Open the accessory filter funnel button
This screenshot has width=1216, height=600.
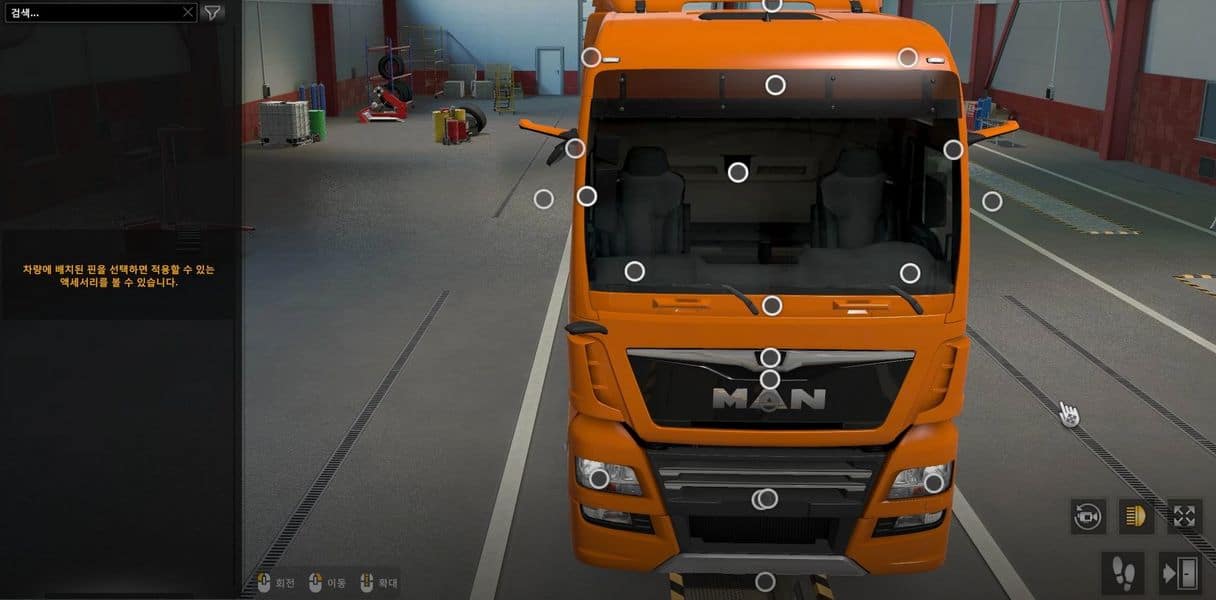(212, 13)
